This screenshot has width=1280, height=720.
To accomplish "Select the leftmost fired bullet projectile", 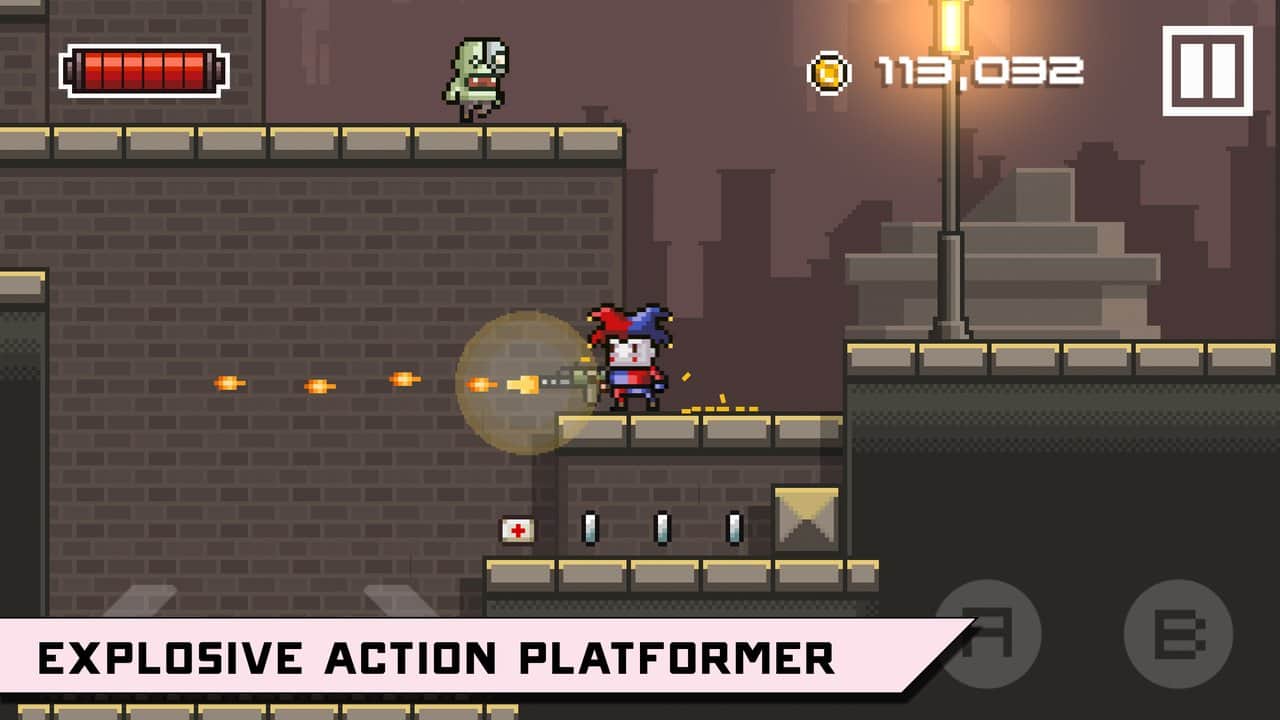I will 228,382.
